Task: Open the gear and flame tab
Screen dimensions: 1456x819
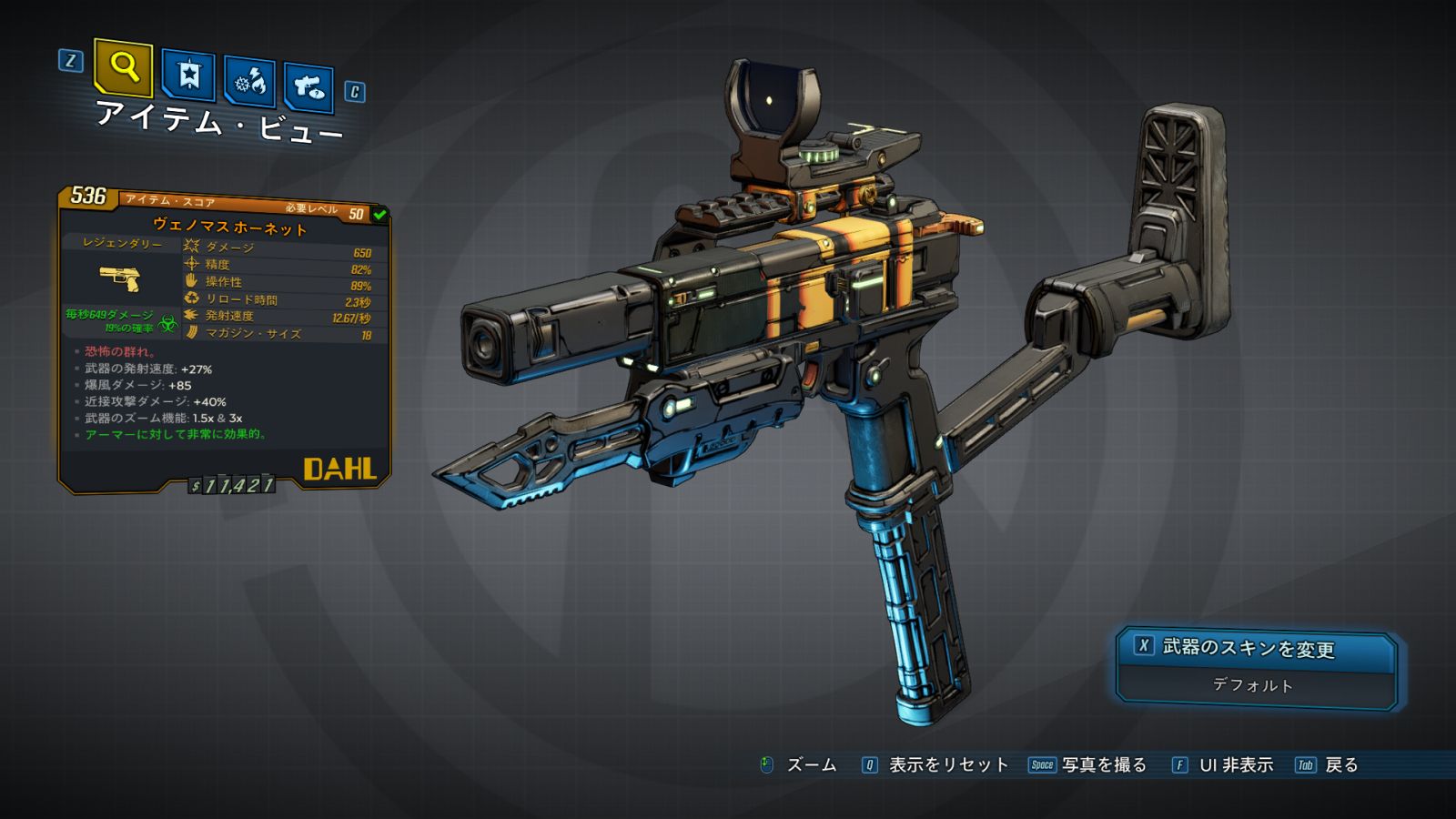Action: coord(250,83)
